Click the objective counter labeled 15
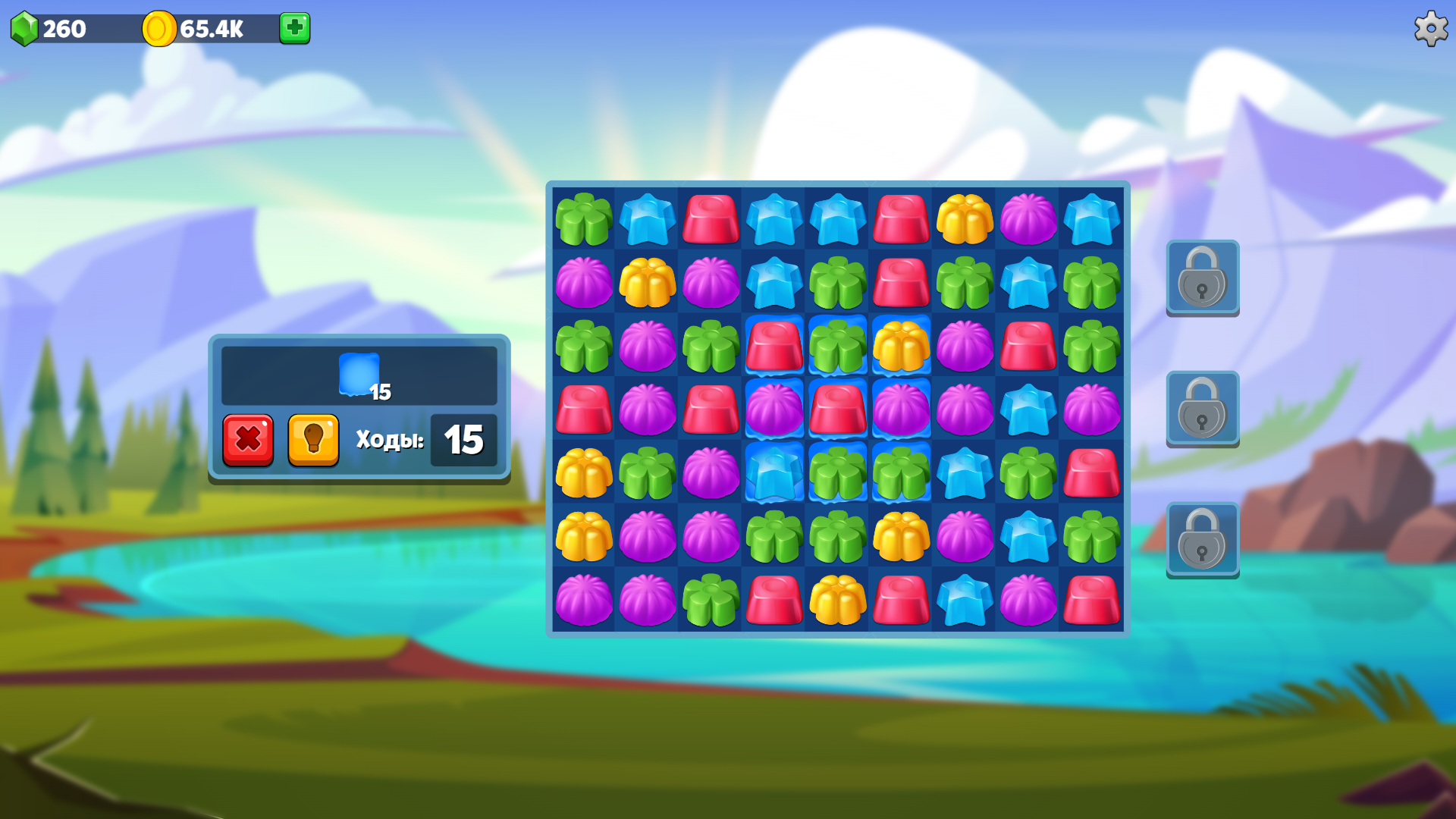Screen dimensions: 1456x819 pos(380,393)
